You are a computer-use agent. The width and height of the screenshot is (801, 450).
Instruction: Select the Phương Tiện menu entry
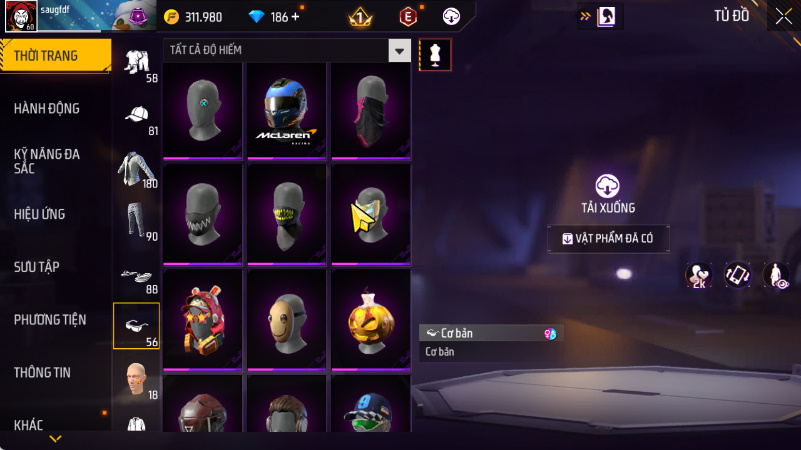tap(50, 319)
